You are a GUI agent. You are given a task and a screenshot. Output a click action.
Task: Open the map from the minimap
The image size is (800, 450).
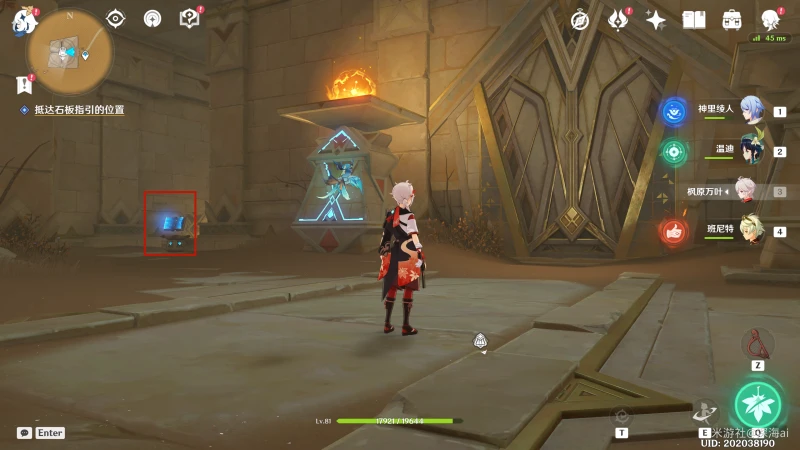(68, 50)
